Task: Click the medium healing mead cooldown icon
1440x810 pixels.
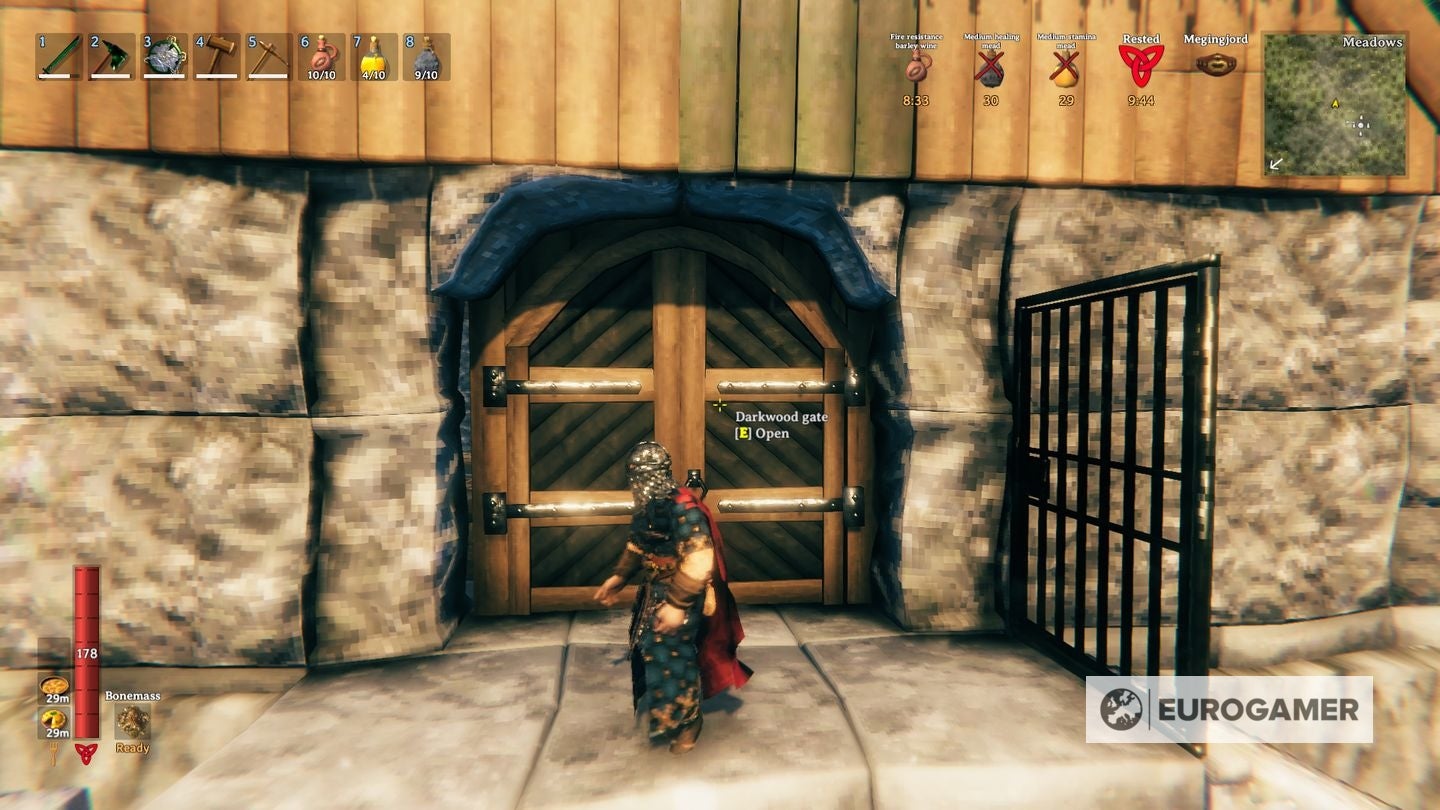Action: [991, 68]
